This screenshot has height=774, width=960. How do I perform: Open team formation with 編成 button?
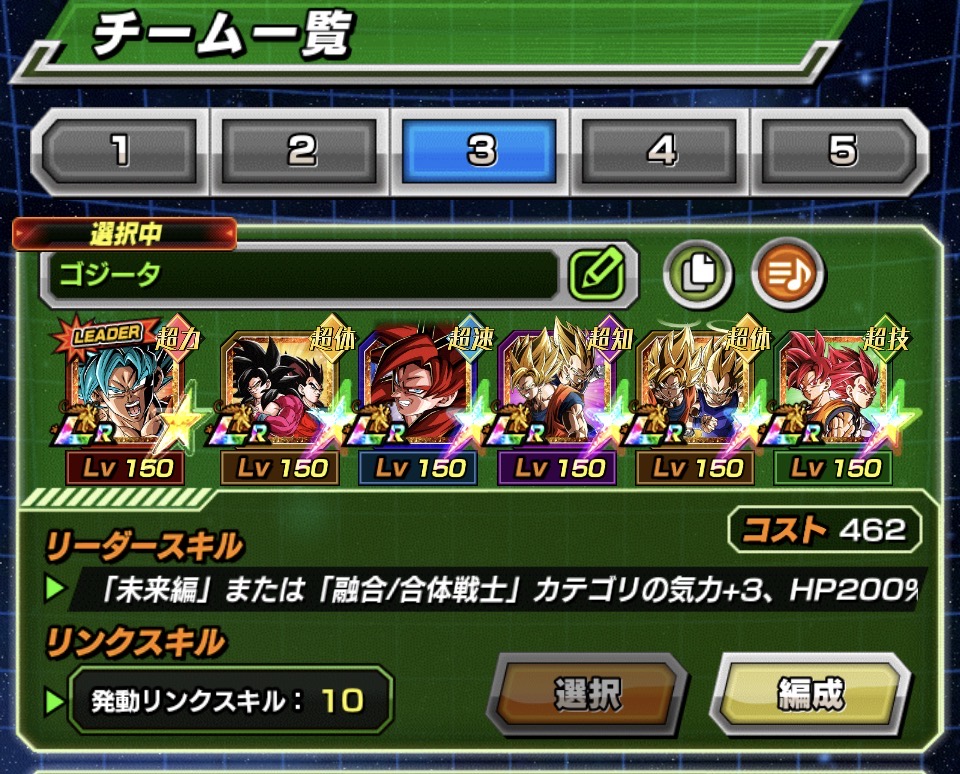tap(811, 694)
